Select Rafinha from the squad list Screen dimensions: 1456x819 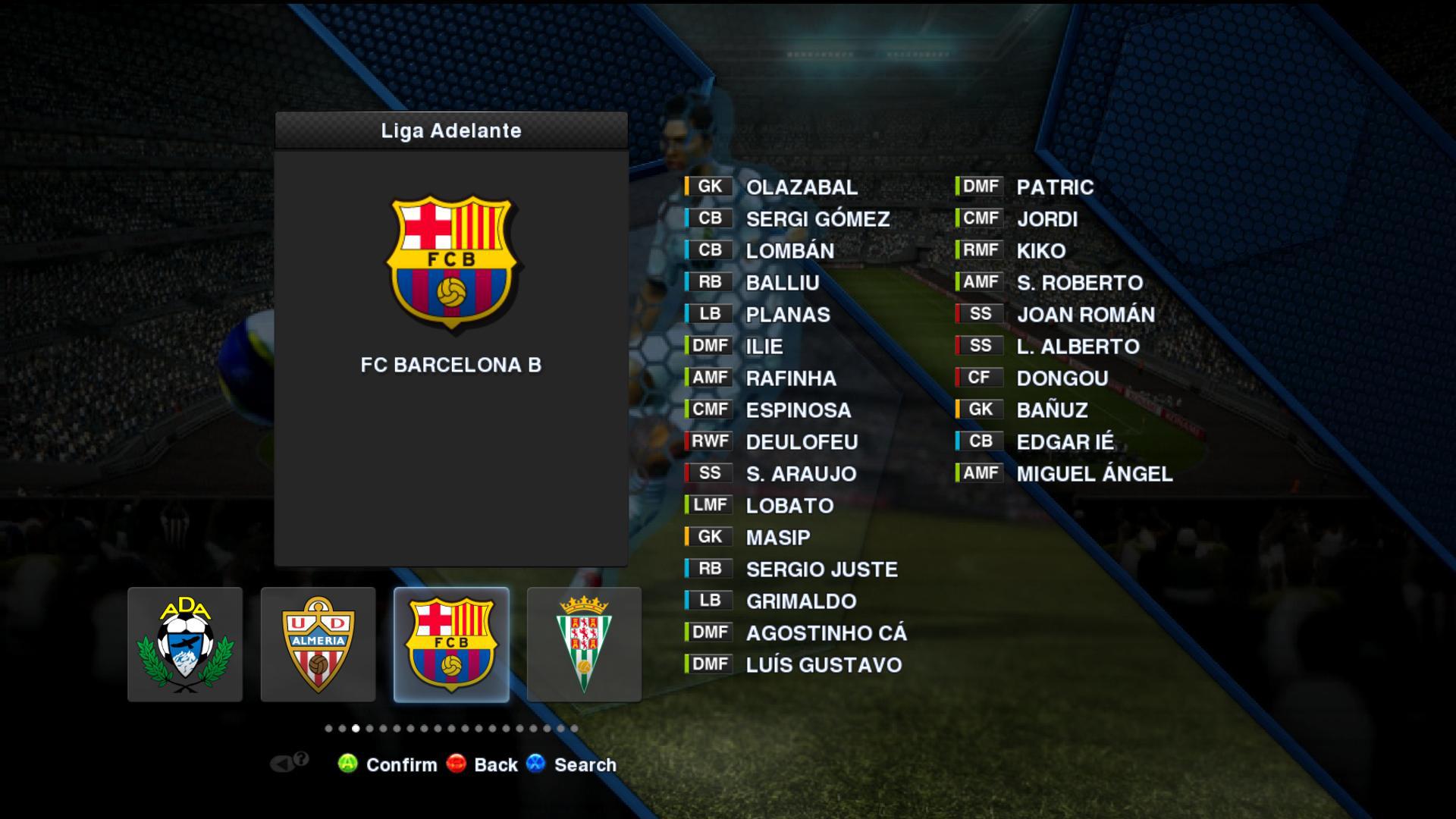point(790,378)
